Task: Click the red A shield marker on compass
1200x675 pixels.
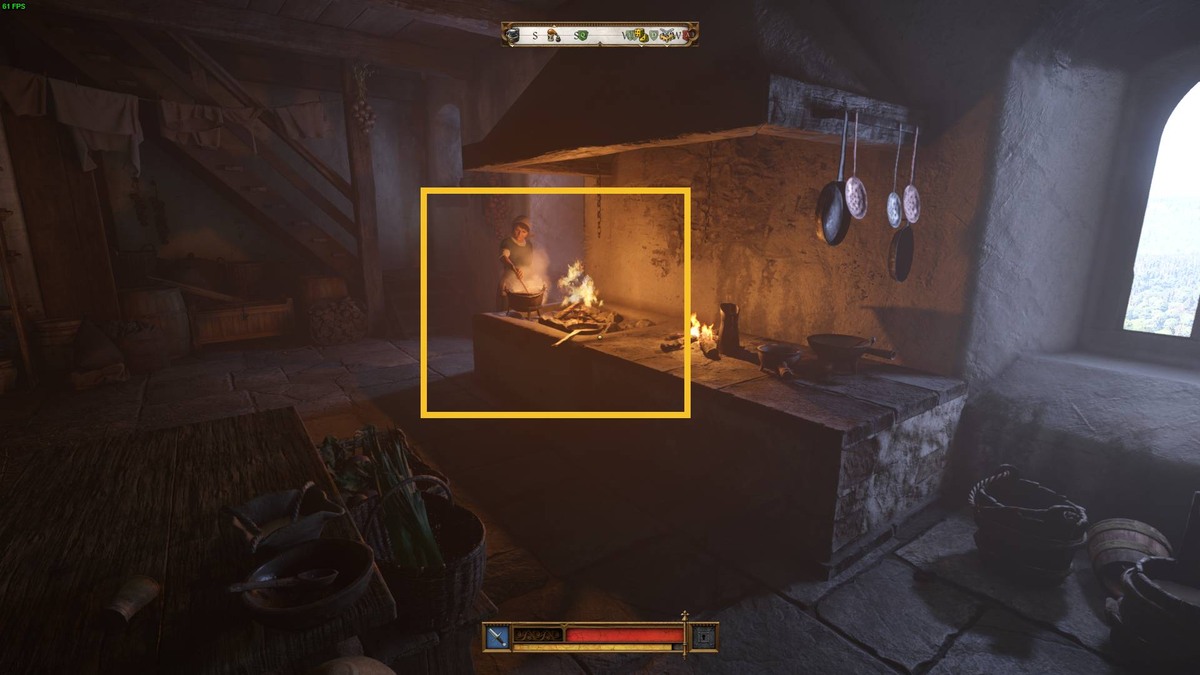Action: point(686,35)
